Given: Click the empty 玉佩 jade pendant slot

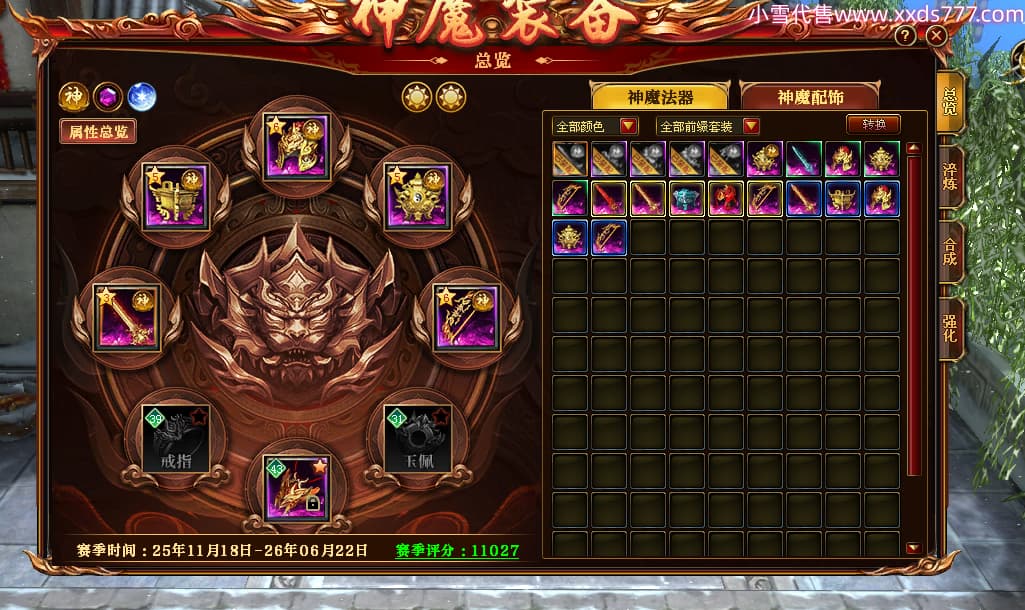Looking at the screenshot, I should tap(418, 438).
